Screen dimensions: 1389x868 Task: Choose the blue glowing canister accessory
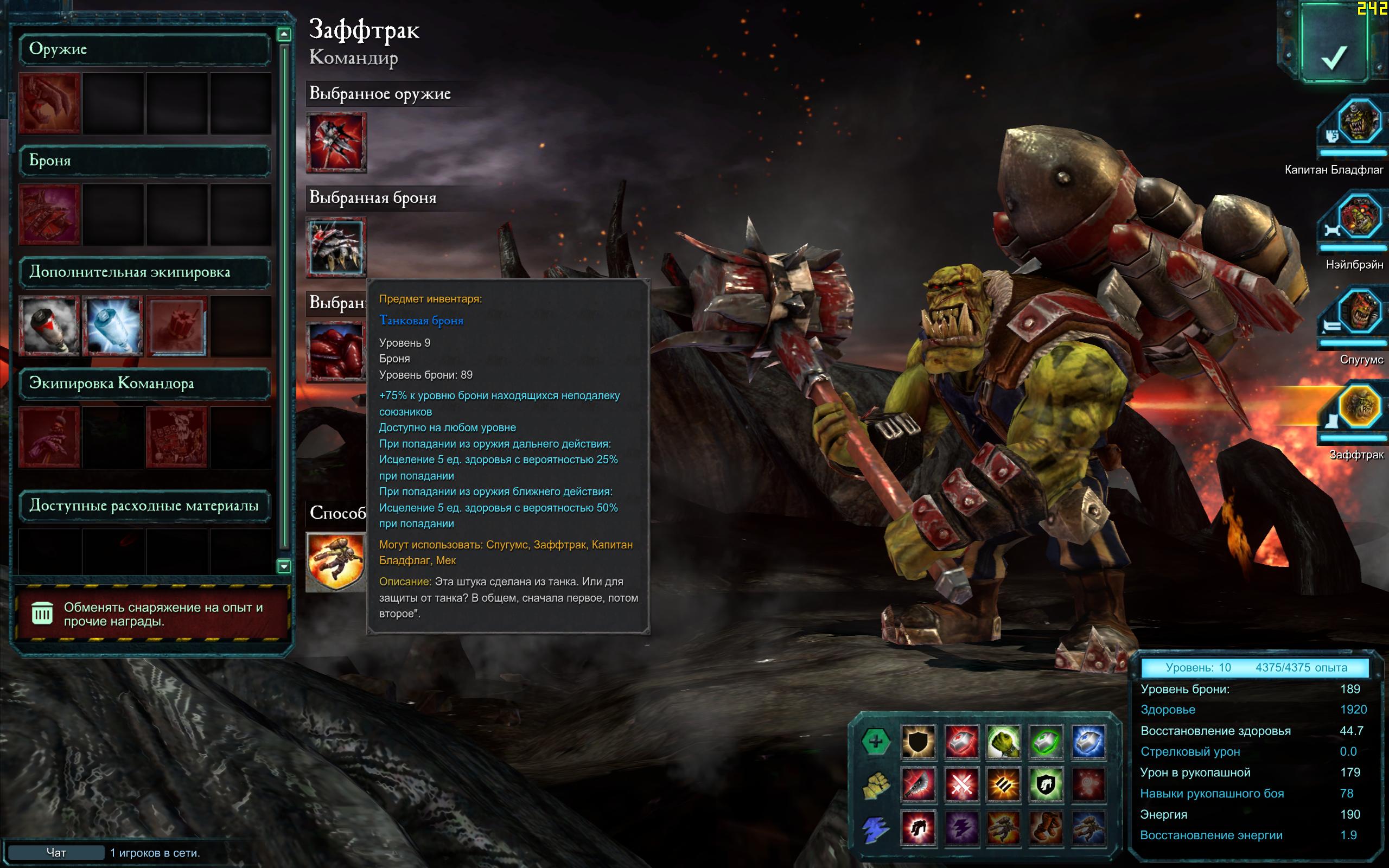[113, 325]
